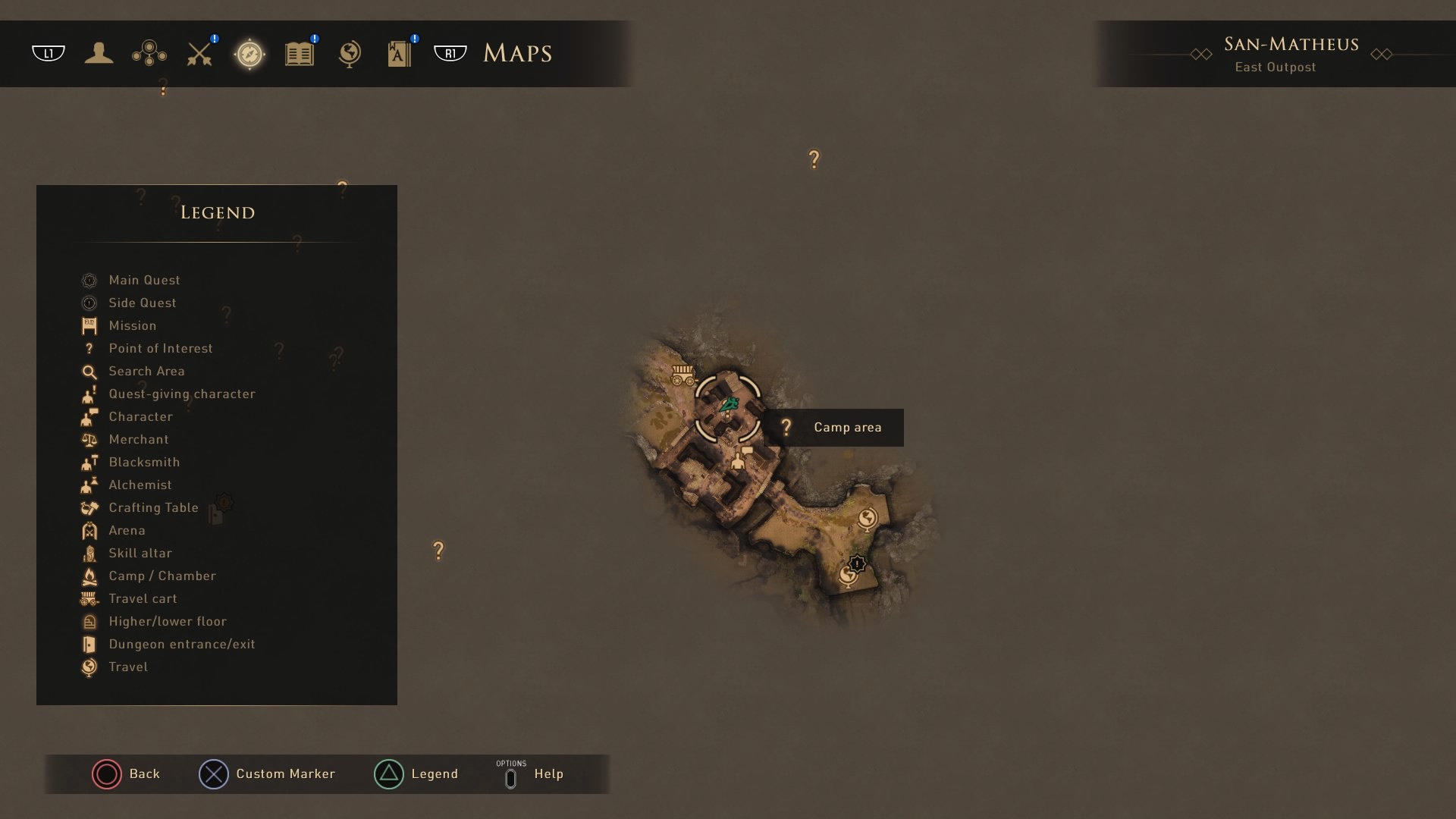Open the crossed swords equipment icon
Image resolution: width=1456 pixels, height=819 pixels.
click(199, 53)
